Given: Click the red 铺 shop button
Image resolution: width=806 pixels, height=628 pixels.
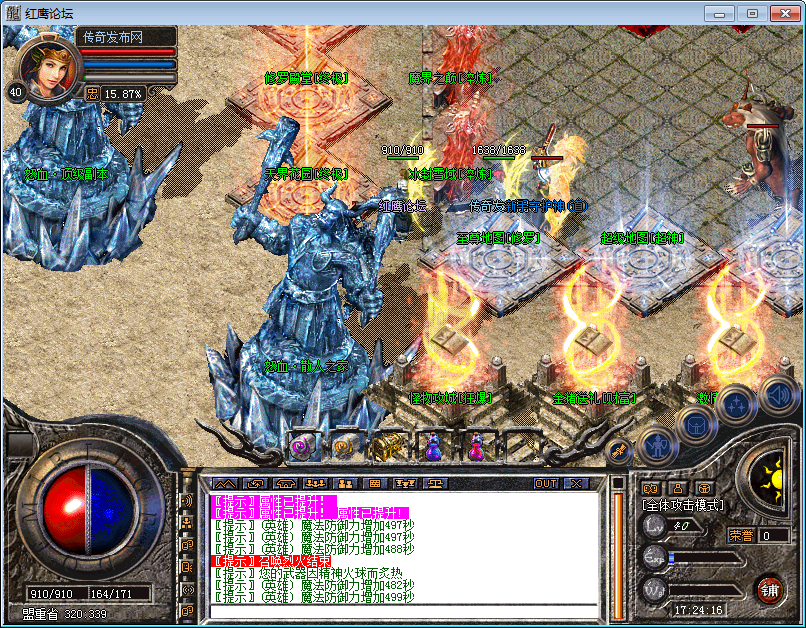Looking at the screenshot, I should pos(768,588).
